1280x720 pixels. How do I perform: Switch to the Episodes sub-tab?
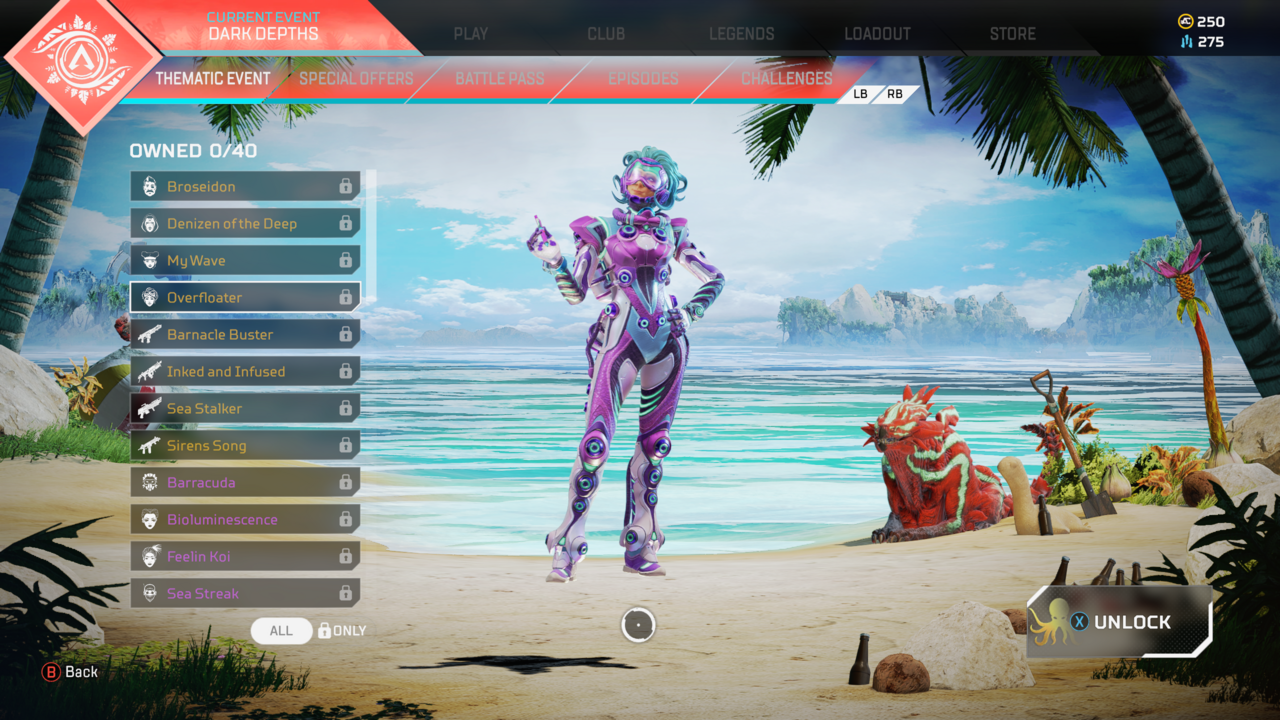click(643, 78)
